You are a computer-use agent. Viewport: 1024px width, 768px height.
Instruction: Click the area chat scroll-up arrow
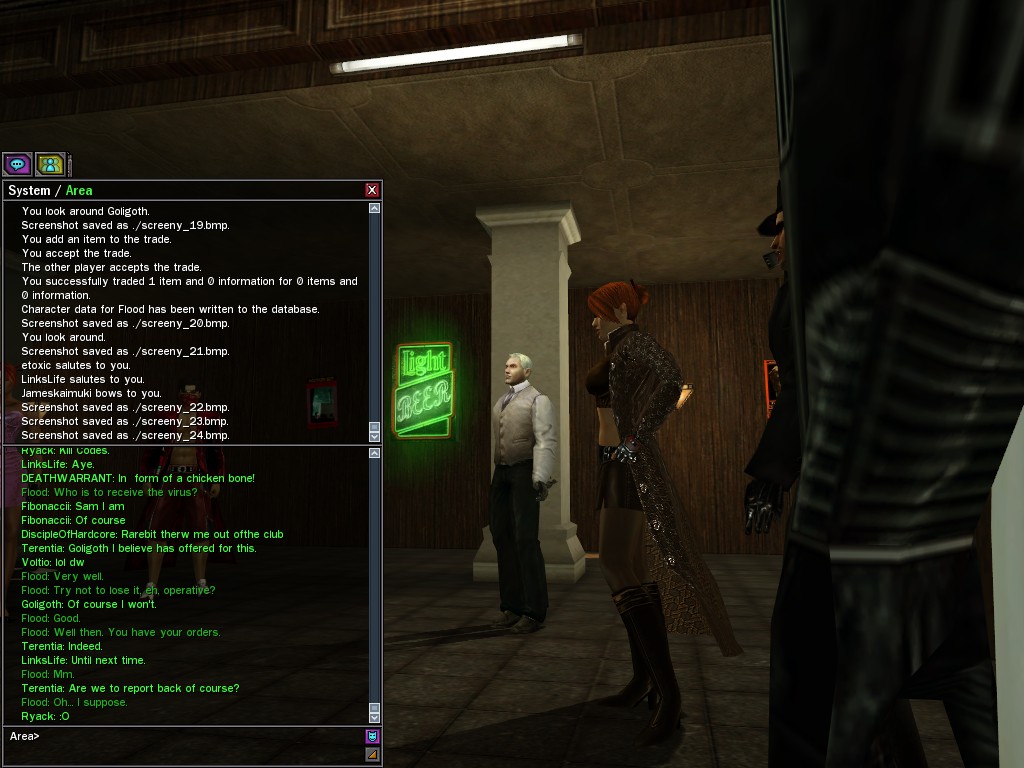click(374, 454)
